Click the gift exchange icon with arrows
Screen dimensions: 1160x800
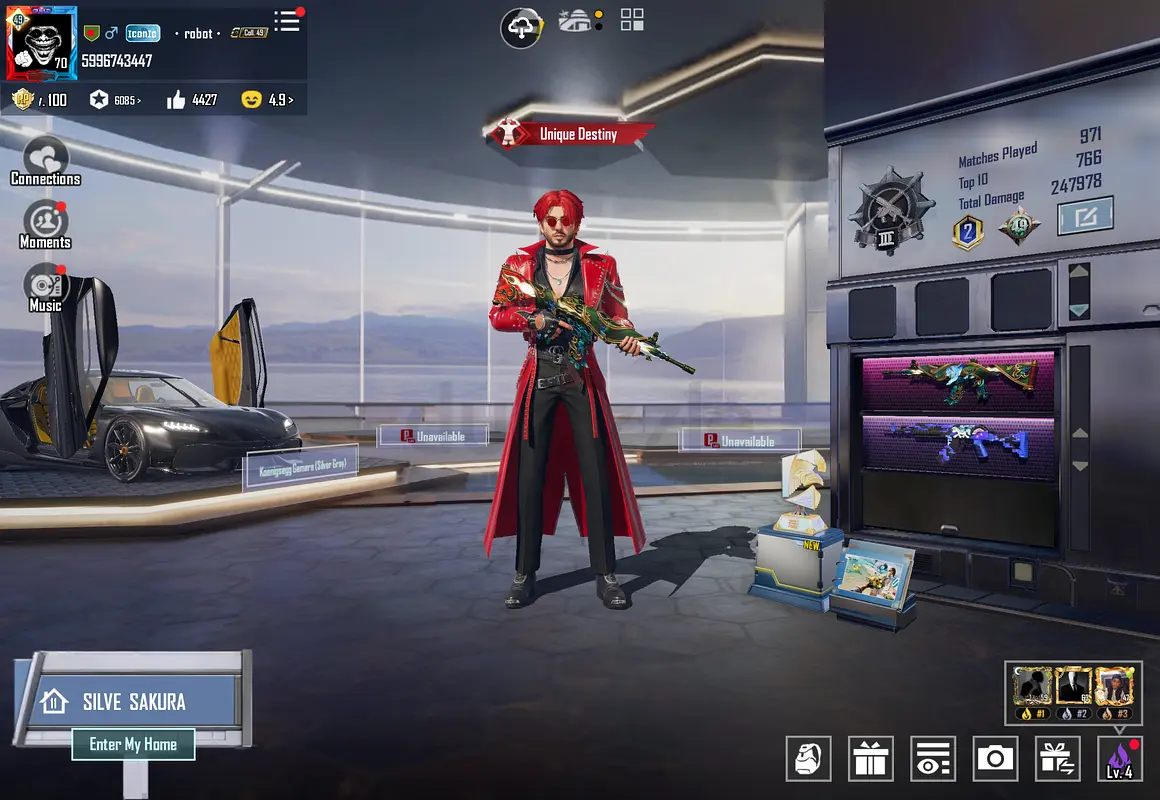point(1057,759)
